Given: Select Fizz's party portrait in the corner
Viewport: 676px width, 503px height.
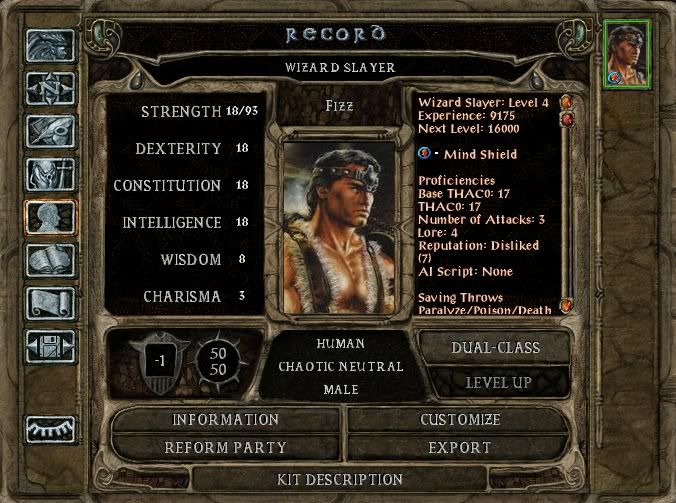Looking at the screenshot, I should [627, 52].
